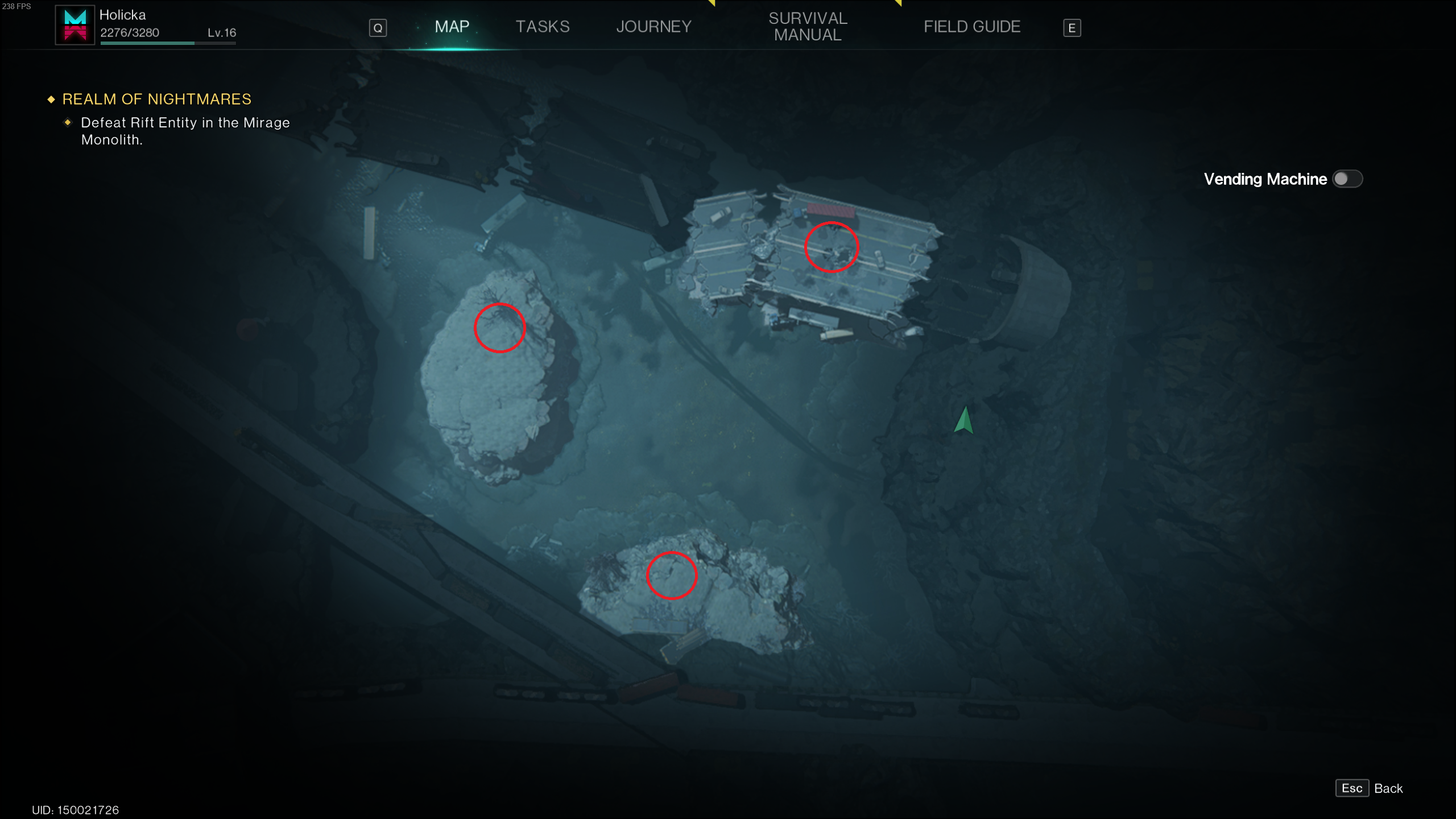This screenshot has width=1456, height=819.
Task: Click the Q hotkey icon beside MAP tab
Action: pyautogui.click(x=378, y=27)
